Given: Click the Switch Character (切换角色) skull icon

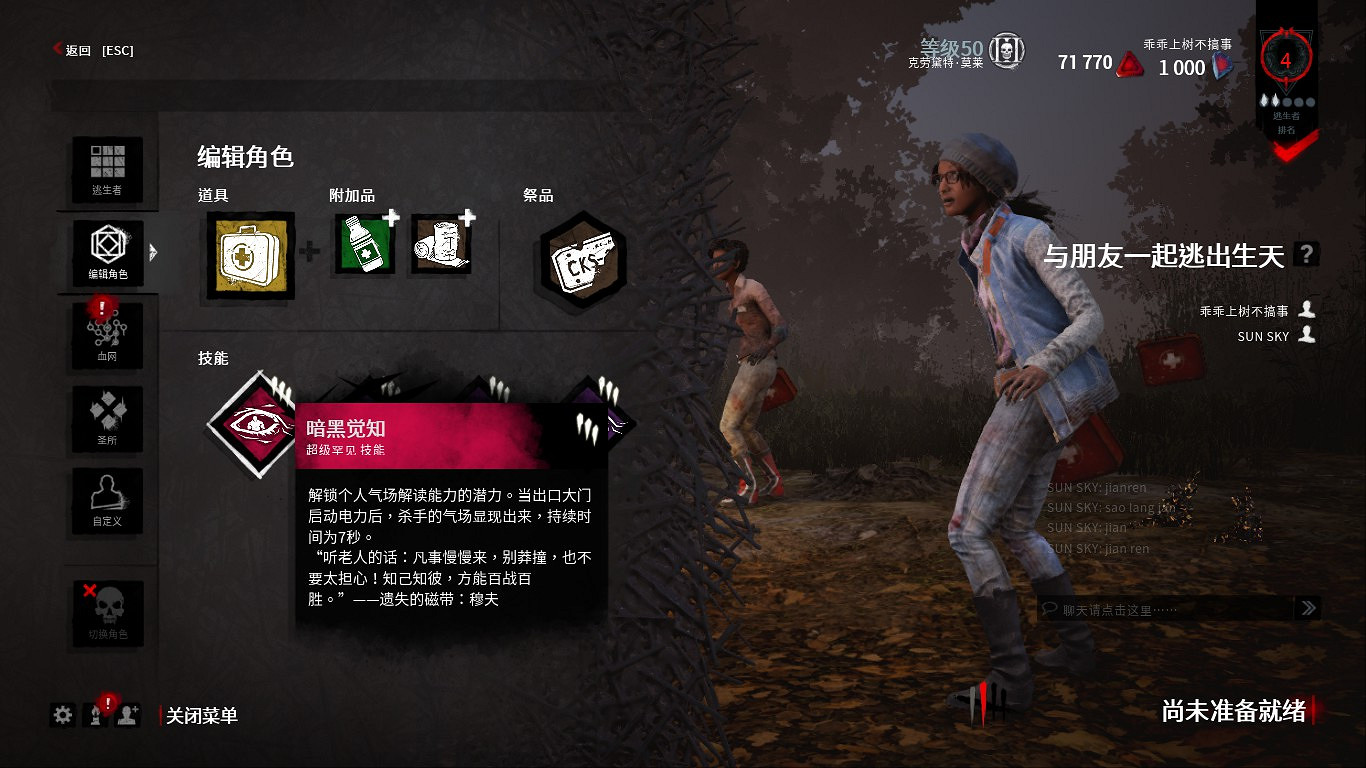Looking at the screenshot, I should click(x=108, y=614).
